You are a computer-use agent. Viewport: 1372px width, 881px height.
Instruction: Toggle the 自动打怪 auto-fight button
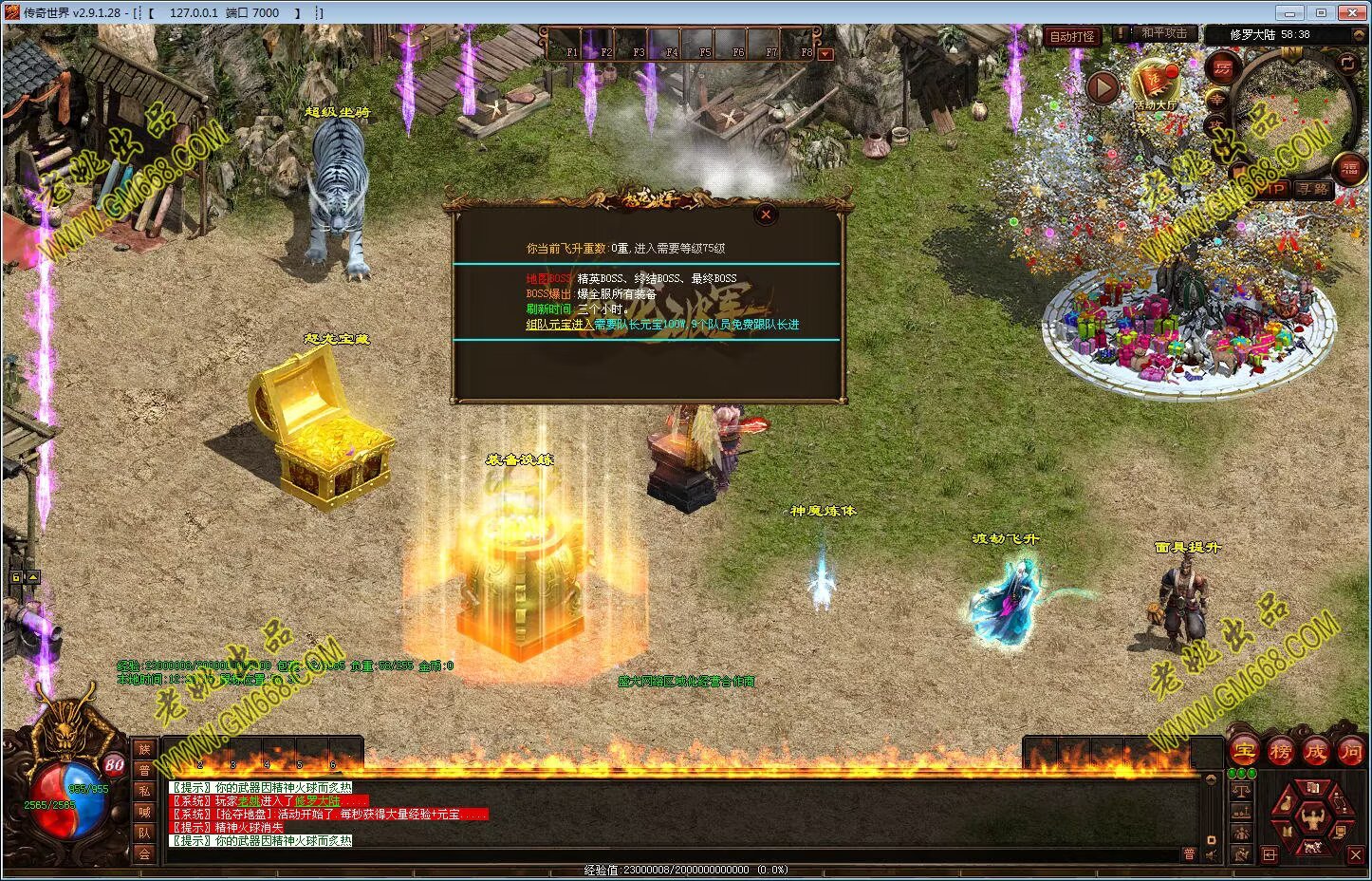click(x=1072, y=37)
